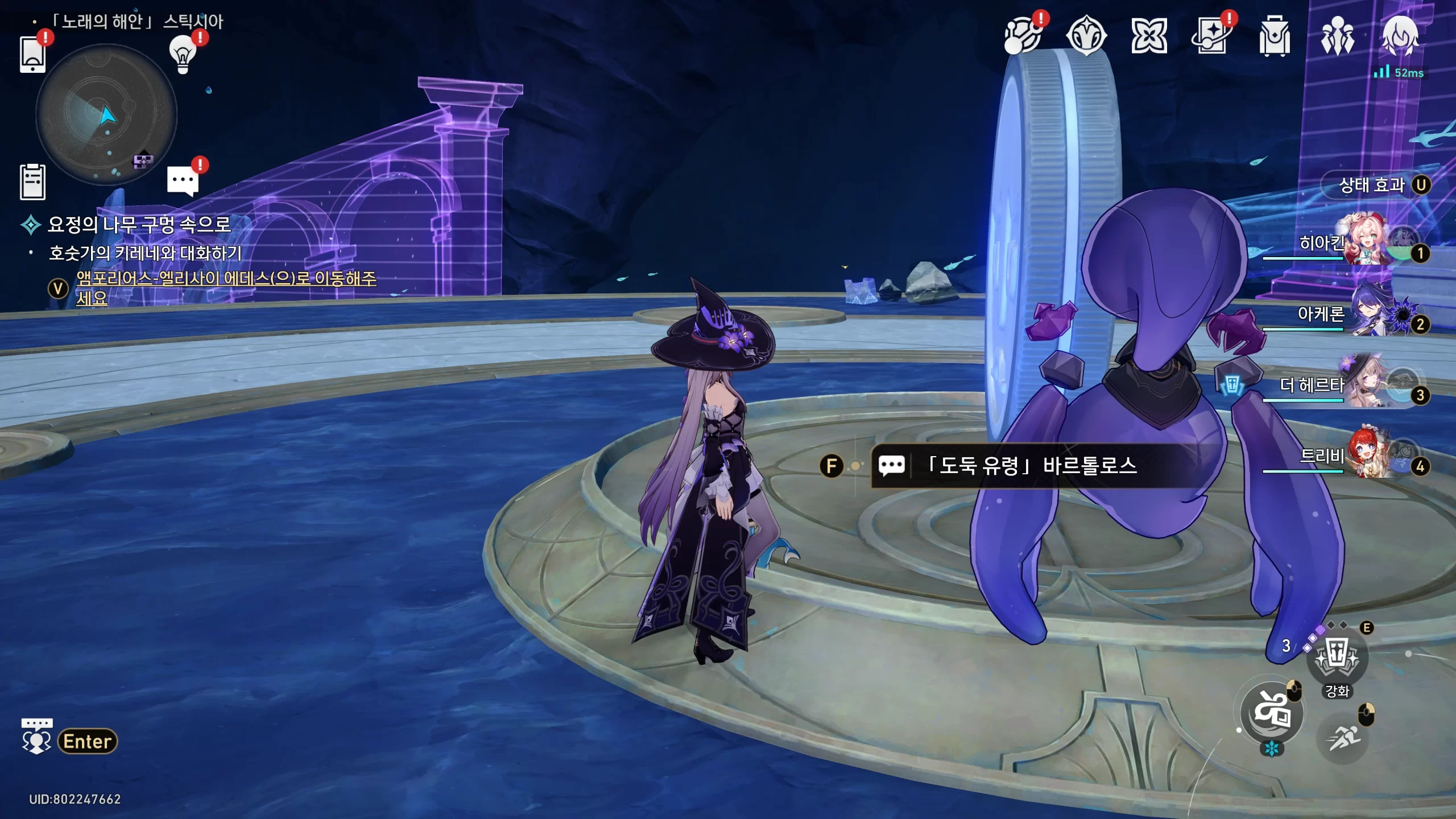1456x819 pixels.
Task: Select the 요정의 나무 구멍 속으로 quest tracker
Action: pos(139,224)
